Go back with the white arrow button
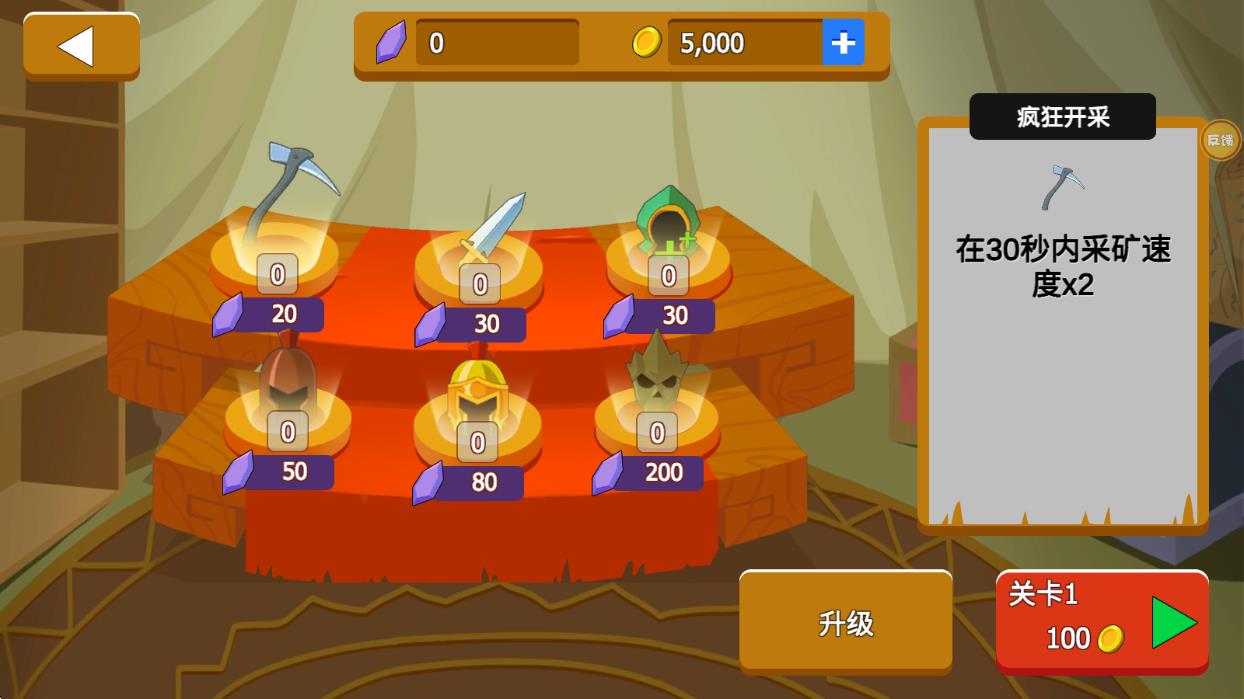The image size is (1244, 699). point(80,46)
